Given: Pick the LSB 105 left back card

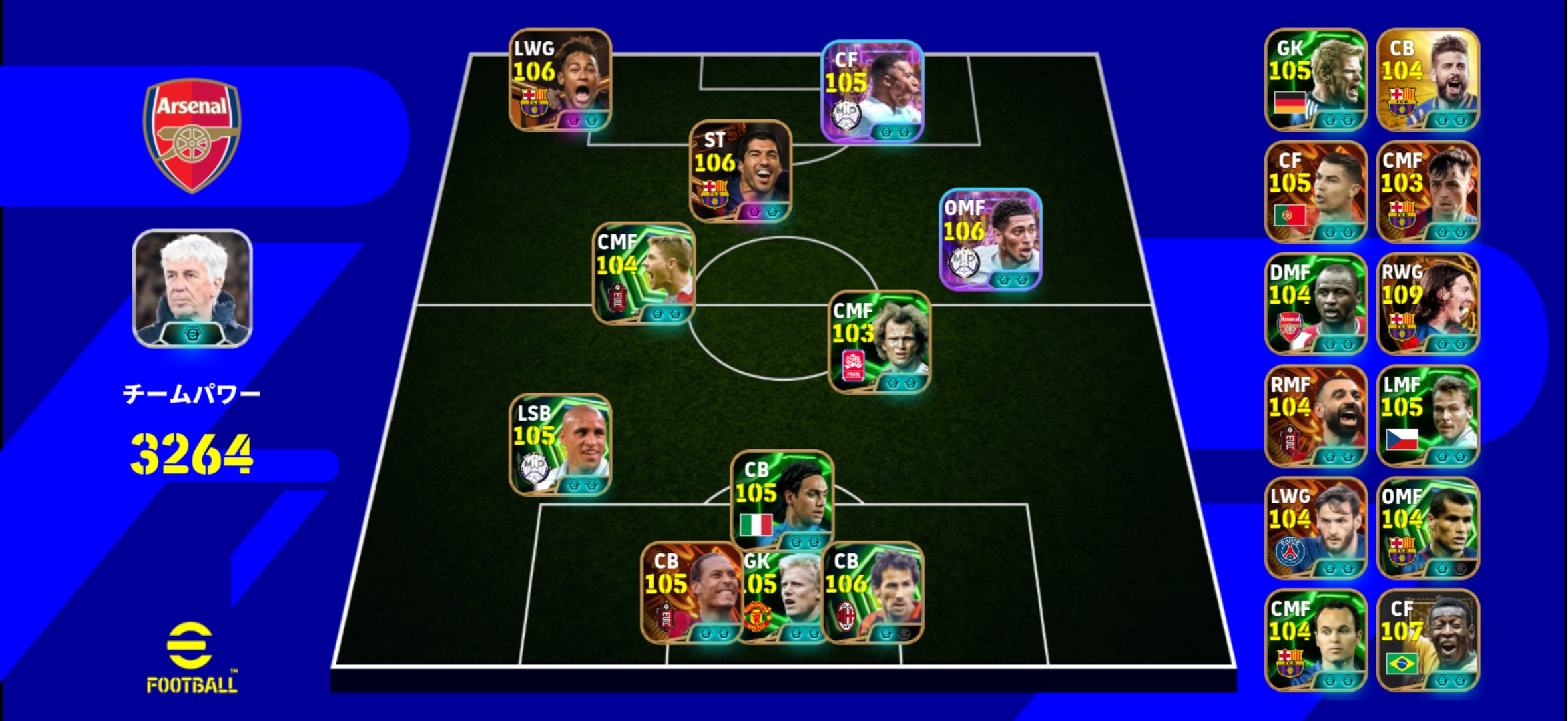Looking at the screenshot, I should tap(560, 445).
